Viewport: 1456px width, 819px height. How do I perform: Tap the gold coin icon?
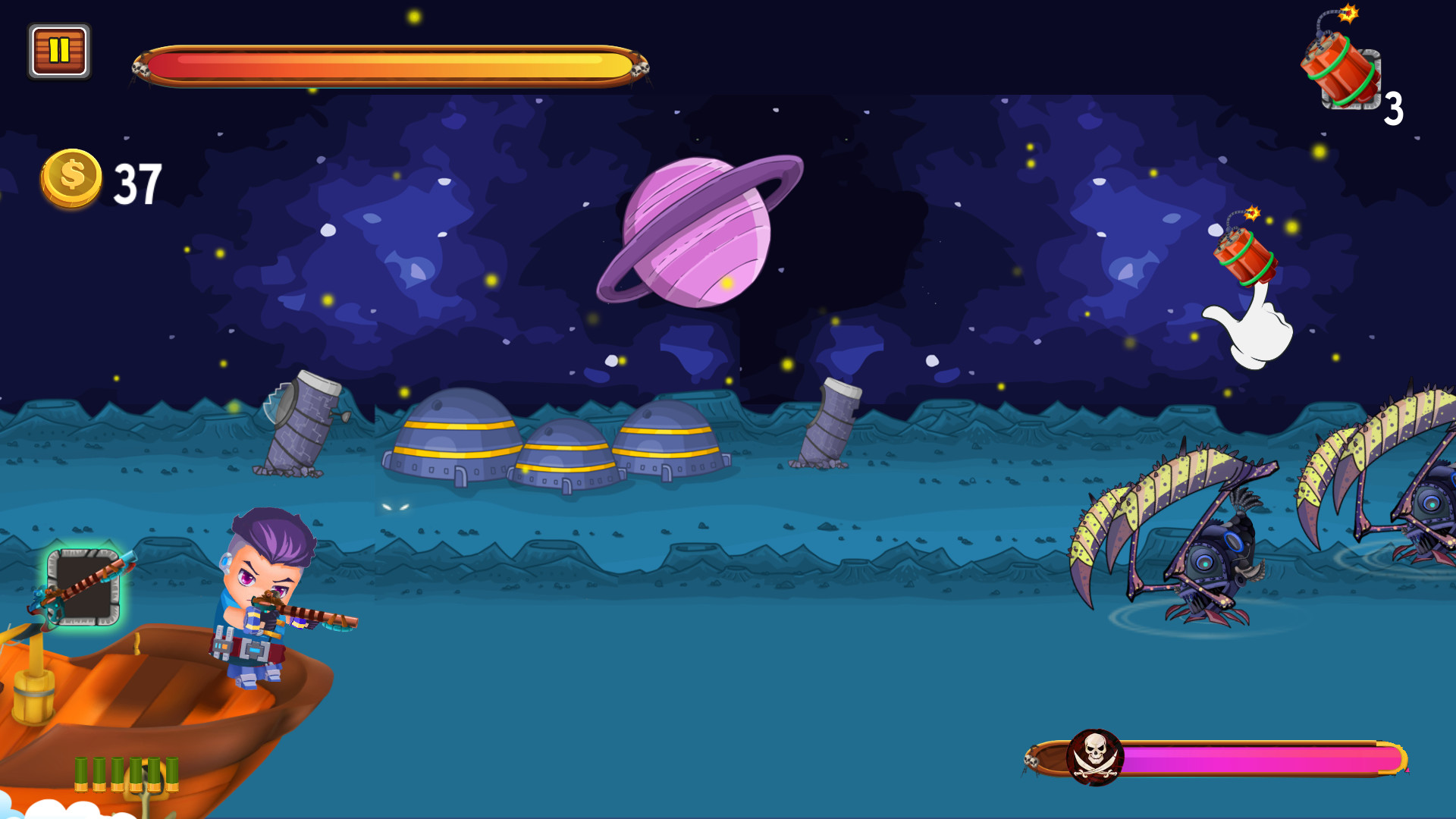pyautogui.click(x=71, y=178)
